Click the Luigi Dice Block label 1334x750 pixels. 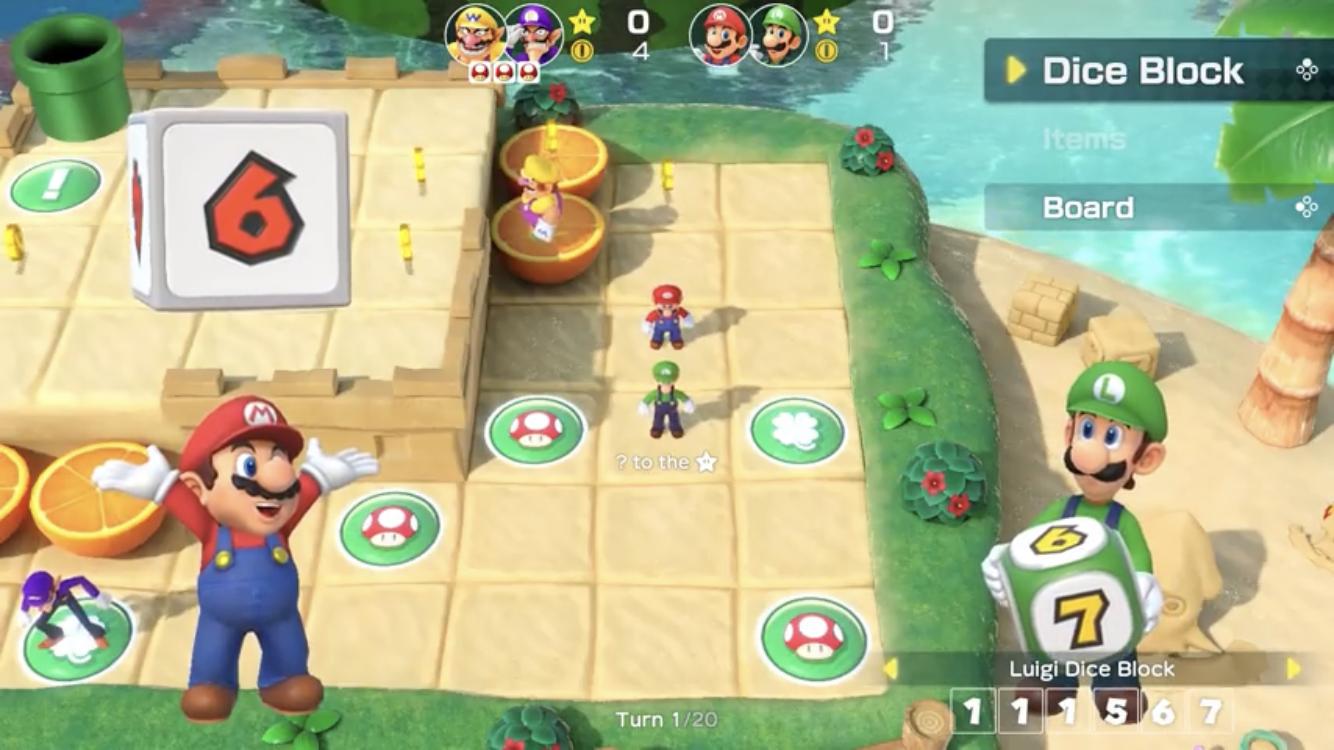pos(1090,669)
